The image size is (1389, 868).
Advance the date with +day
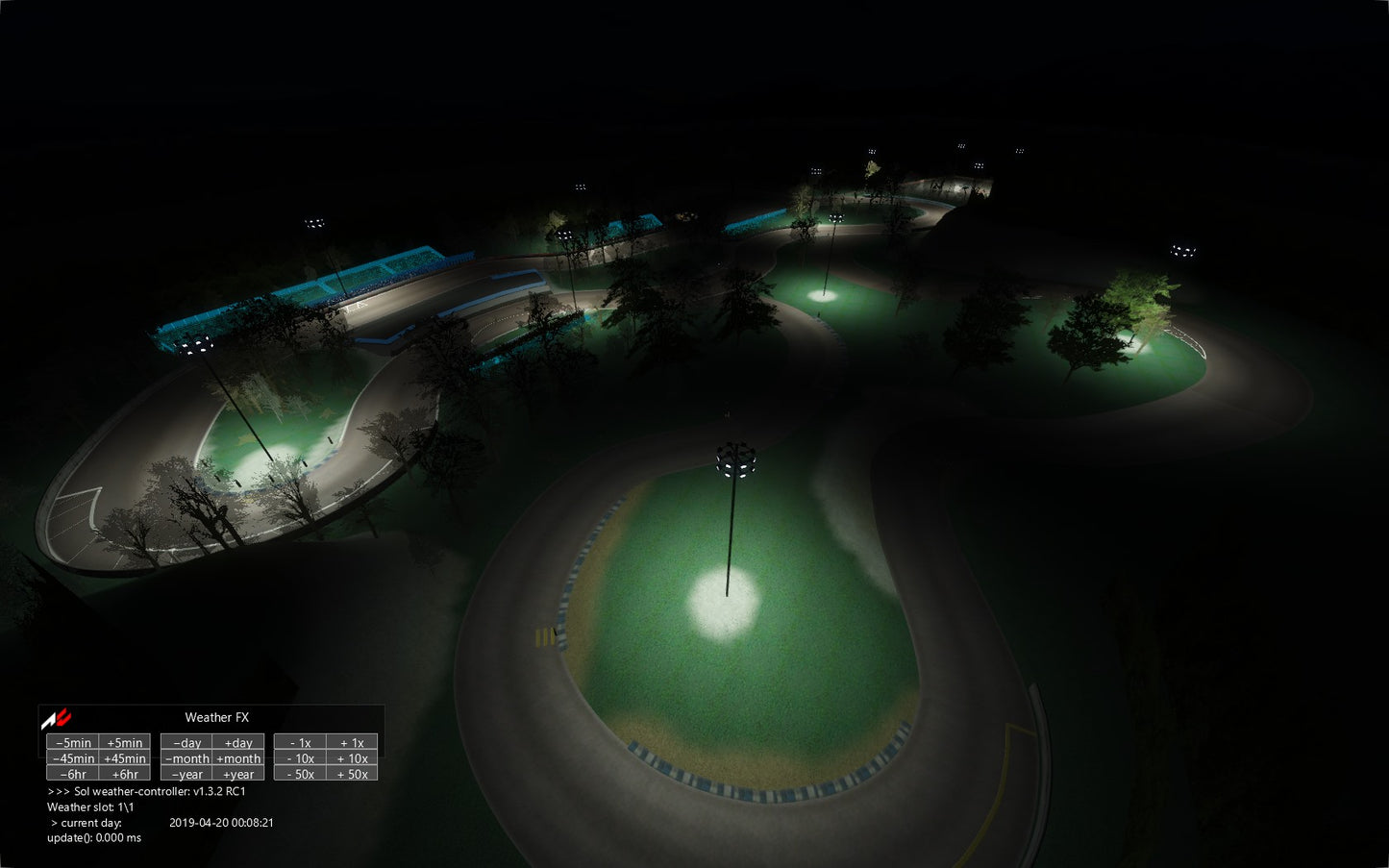pos(238,742)
